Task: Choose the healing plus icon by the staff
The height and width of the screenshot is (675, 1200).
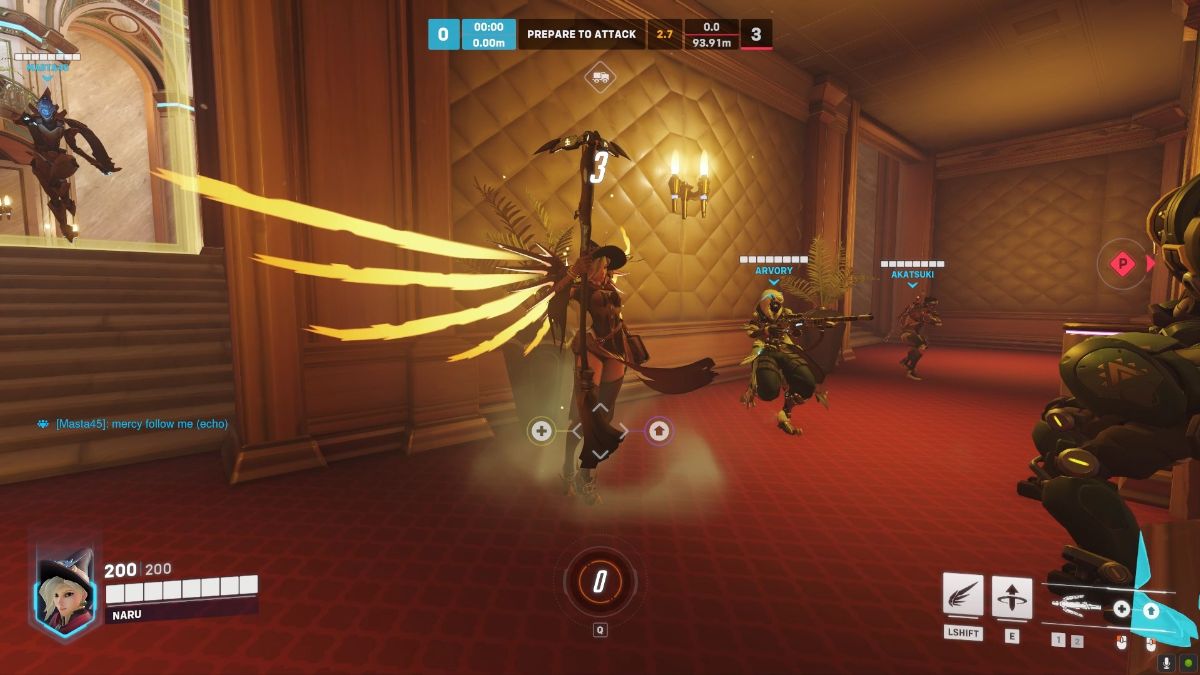Action: click(x=1121, y=609)
